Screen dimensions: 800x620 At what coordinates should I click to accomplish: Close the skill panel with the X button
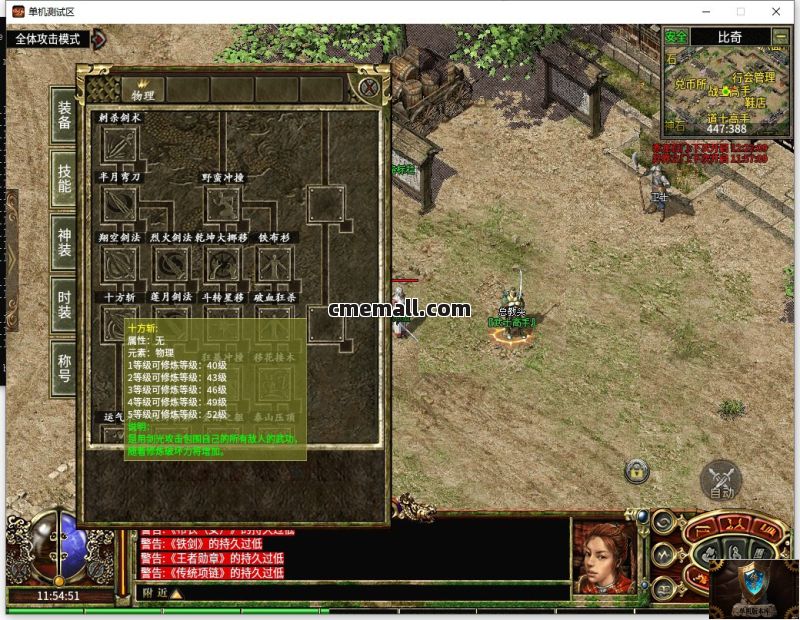coord(369,88)
